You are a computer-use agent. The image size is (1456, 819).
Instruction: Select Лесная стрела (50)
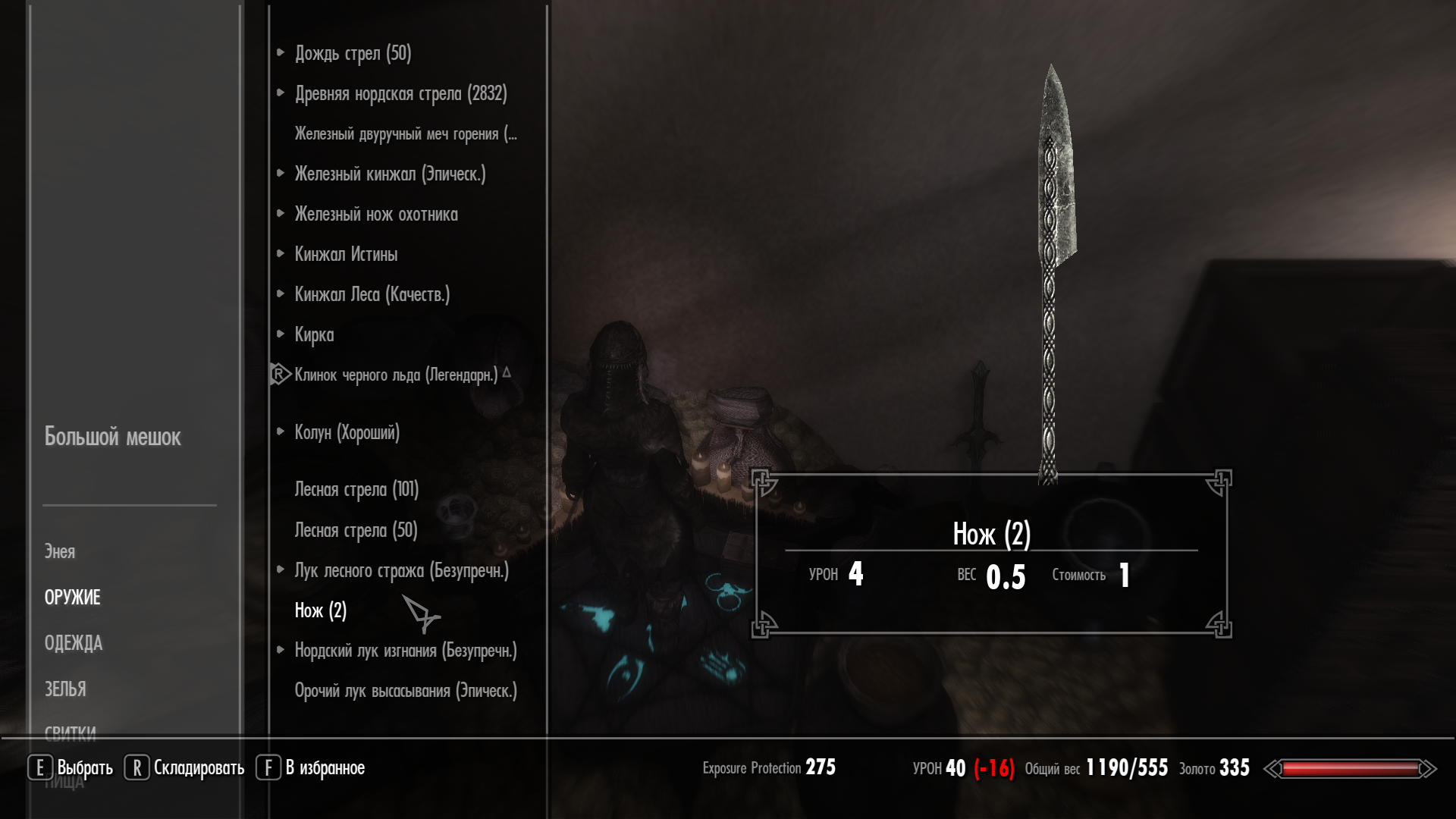point(356,530)
